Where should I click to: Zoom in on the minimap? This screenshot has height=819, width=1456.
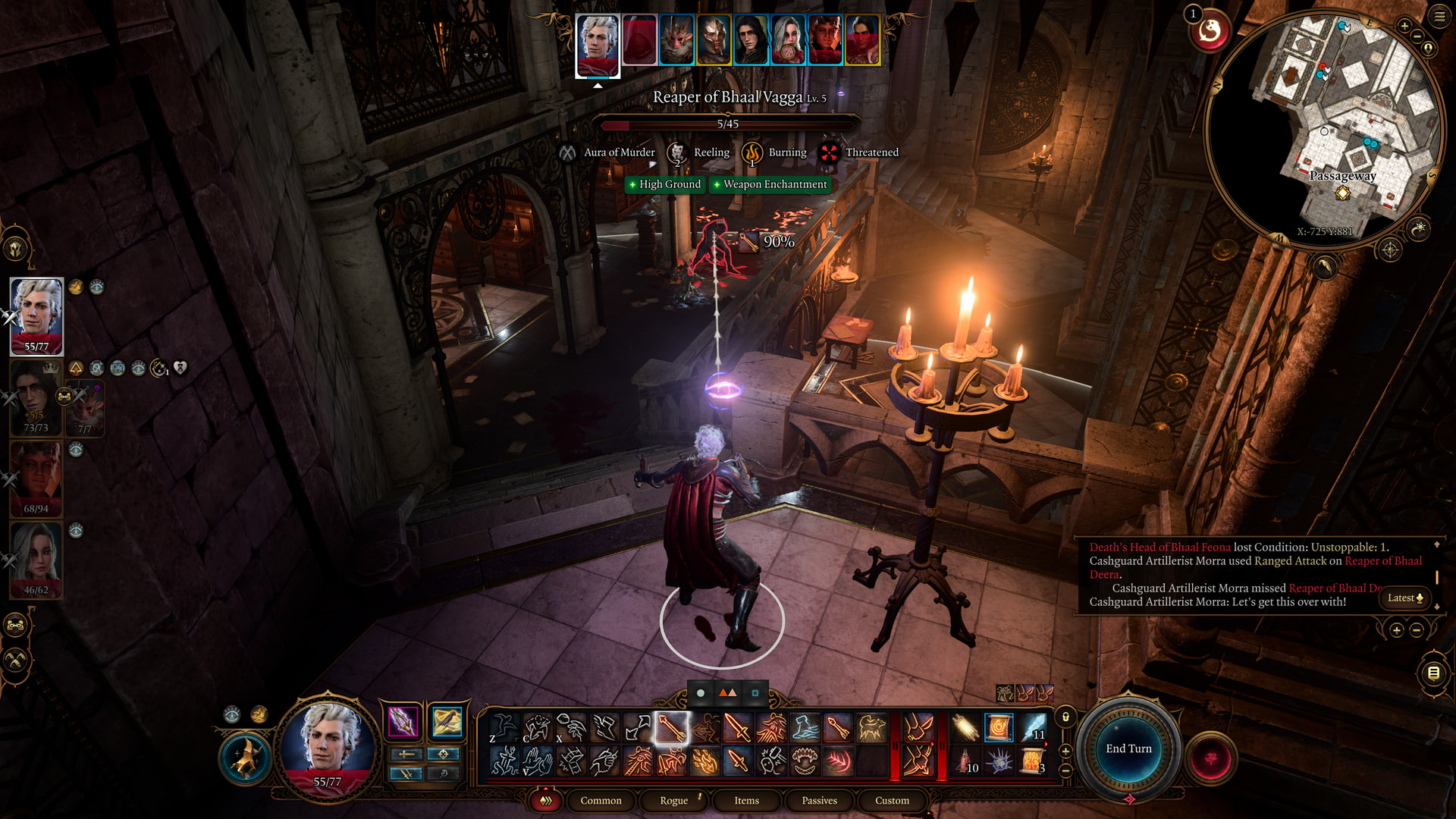(1404, 27)
